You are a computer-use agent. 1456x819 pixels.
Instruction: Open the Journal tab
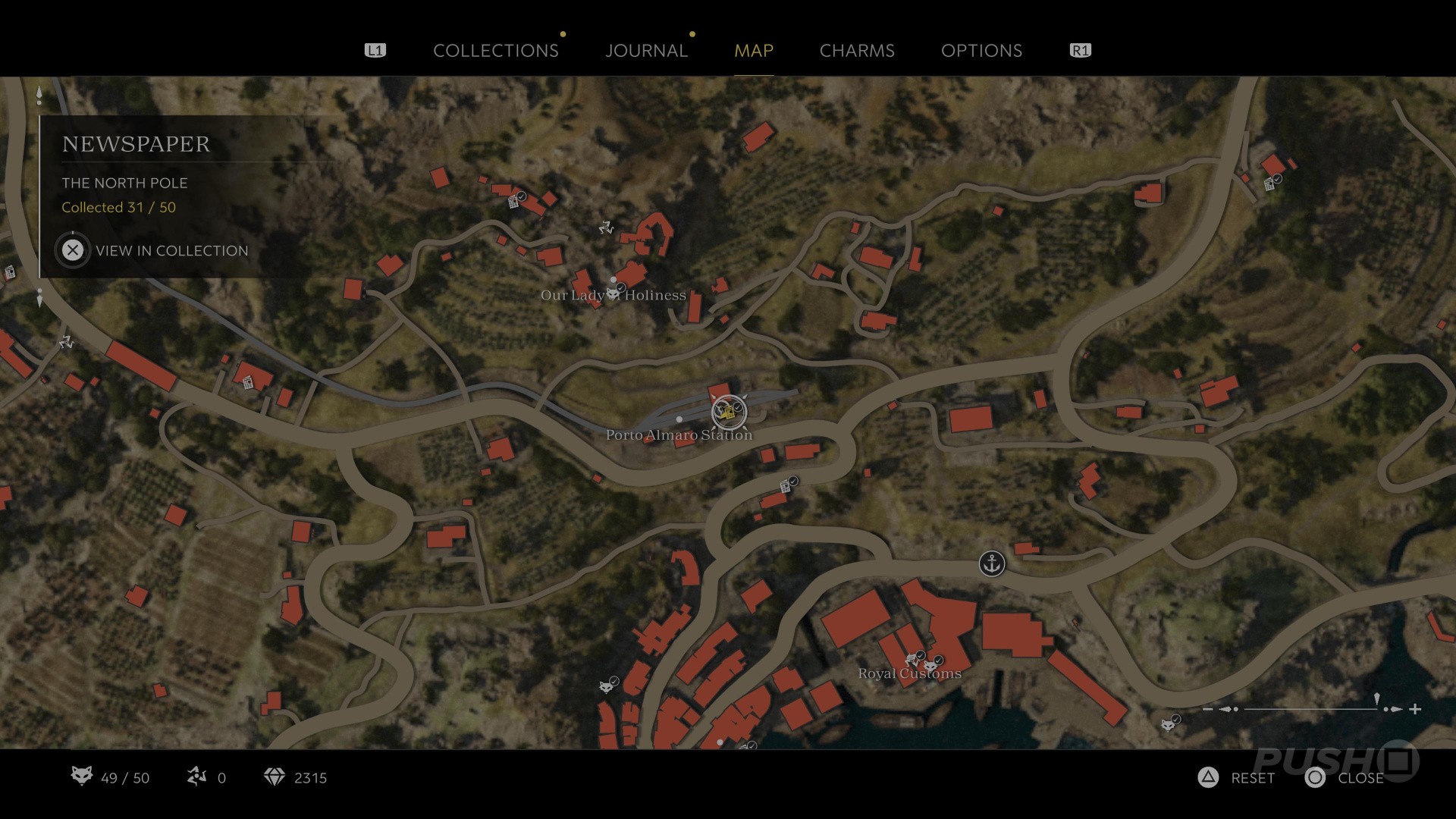coord(646,51)
